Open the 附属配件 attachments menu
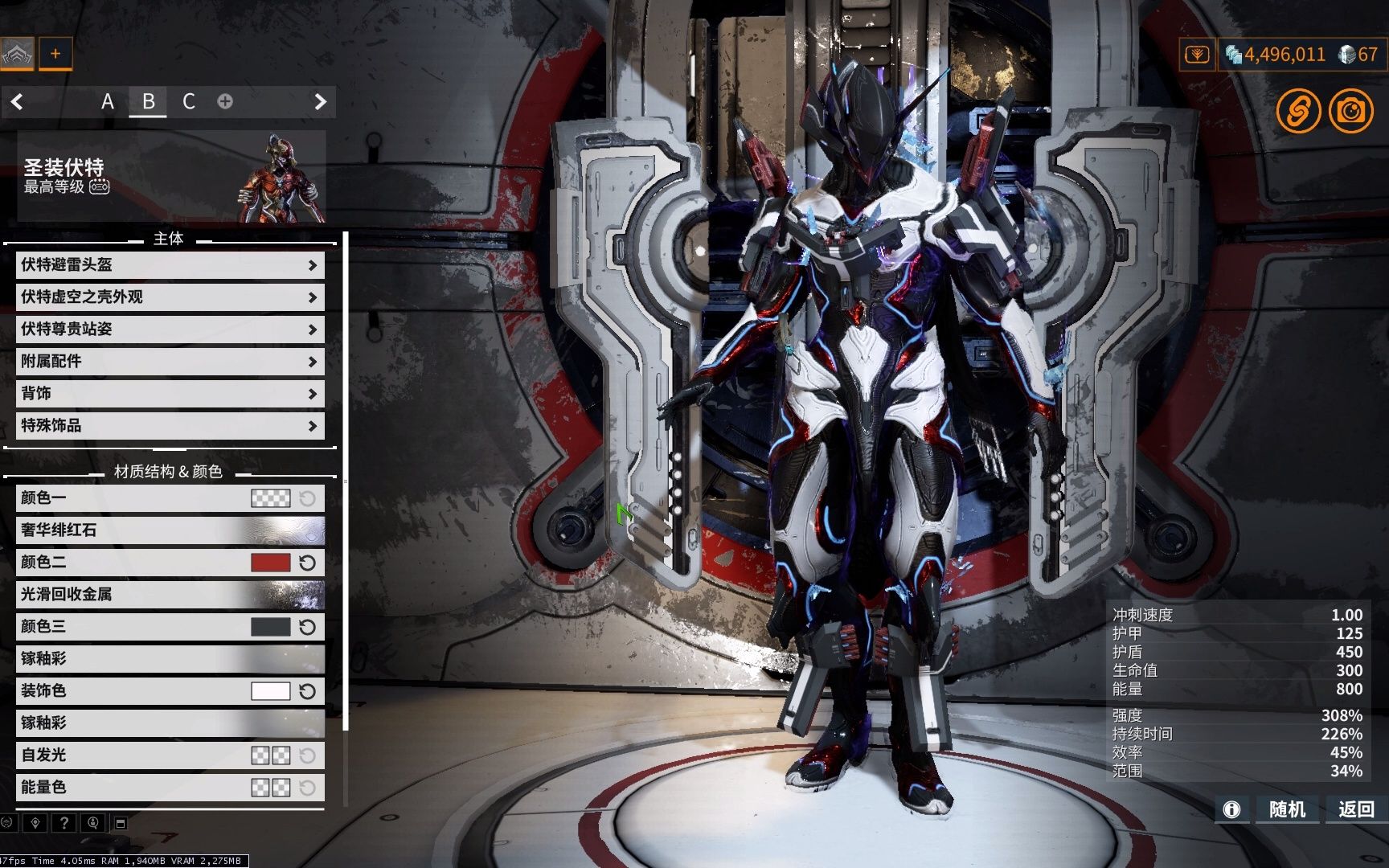The image size is (1389, 868). click(x=170, y=362)
